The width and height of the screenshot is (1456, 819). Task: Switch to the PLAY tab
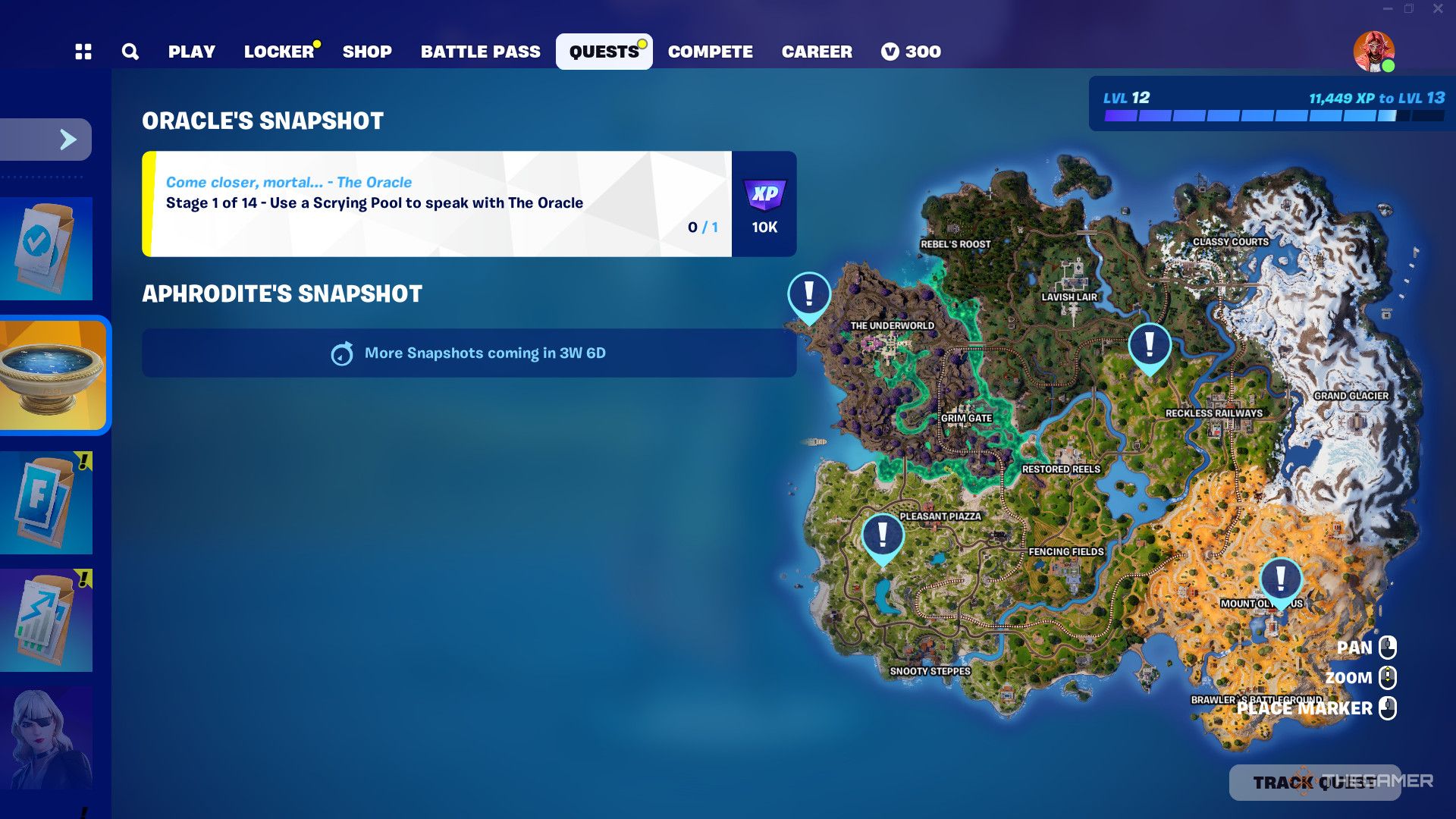192,51
